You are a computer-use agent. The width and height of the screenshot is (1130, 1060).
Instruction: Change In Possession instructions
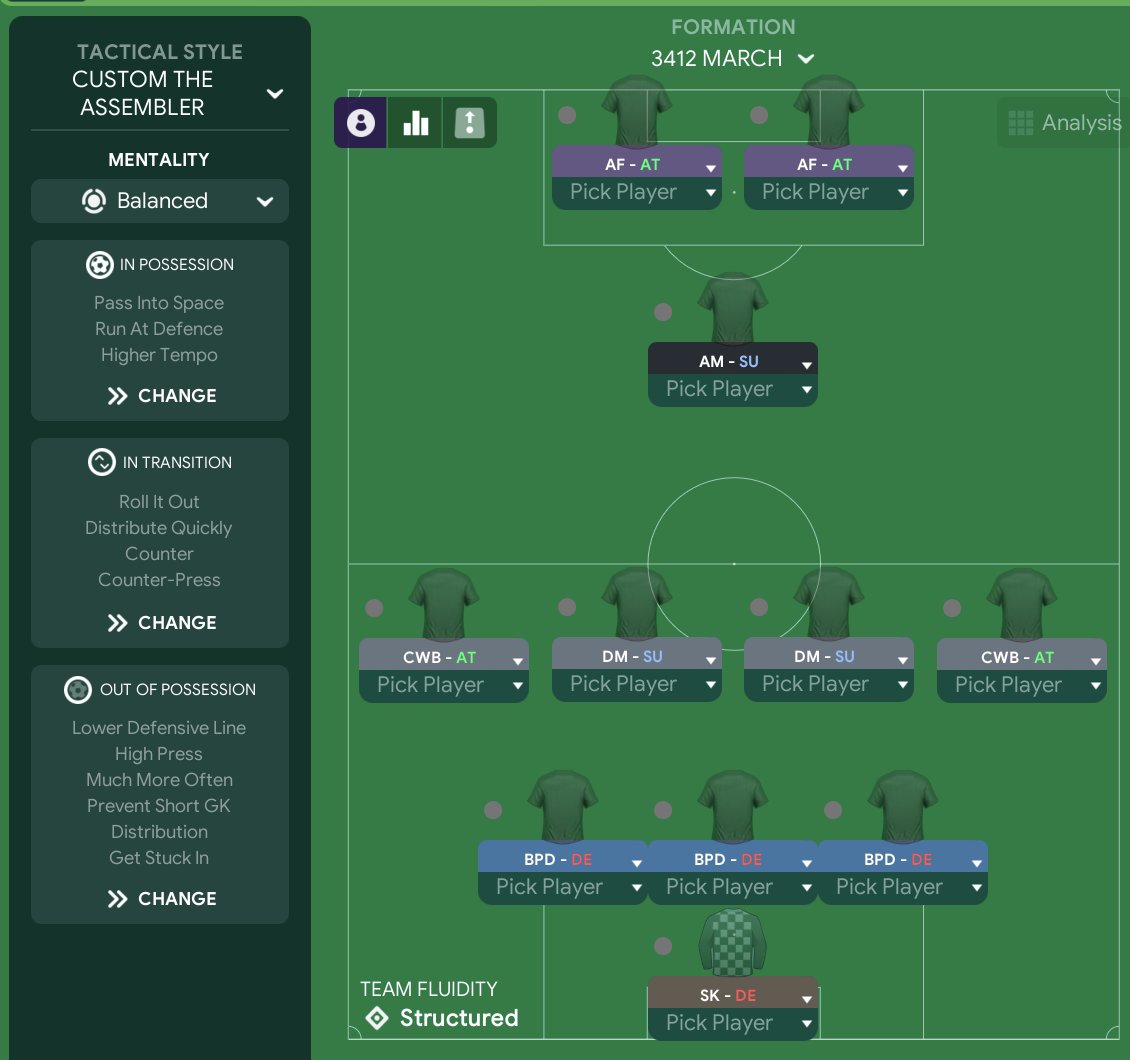point(161,396)
